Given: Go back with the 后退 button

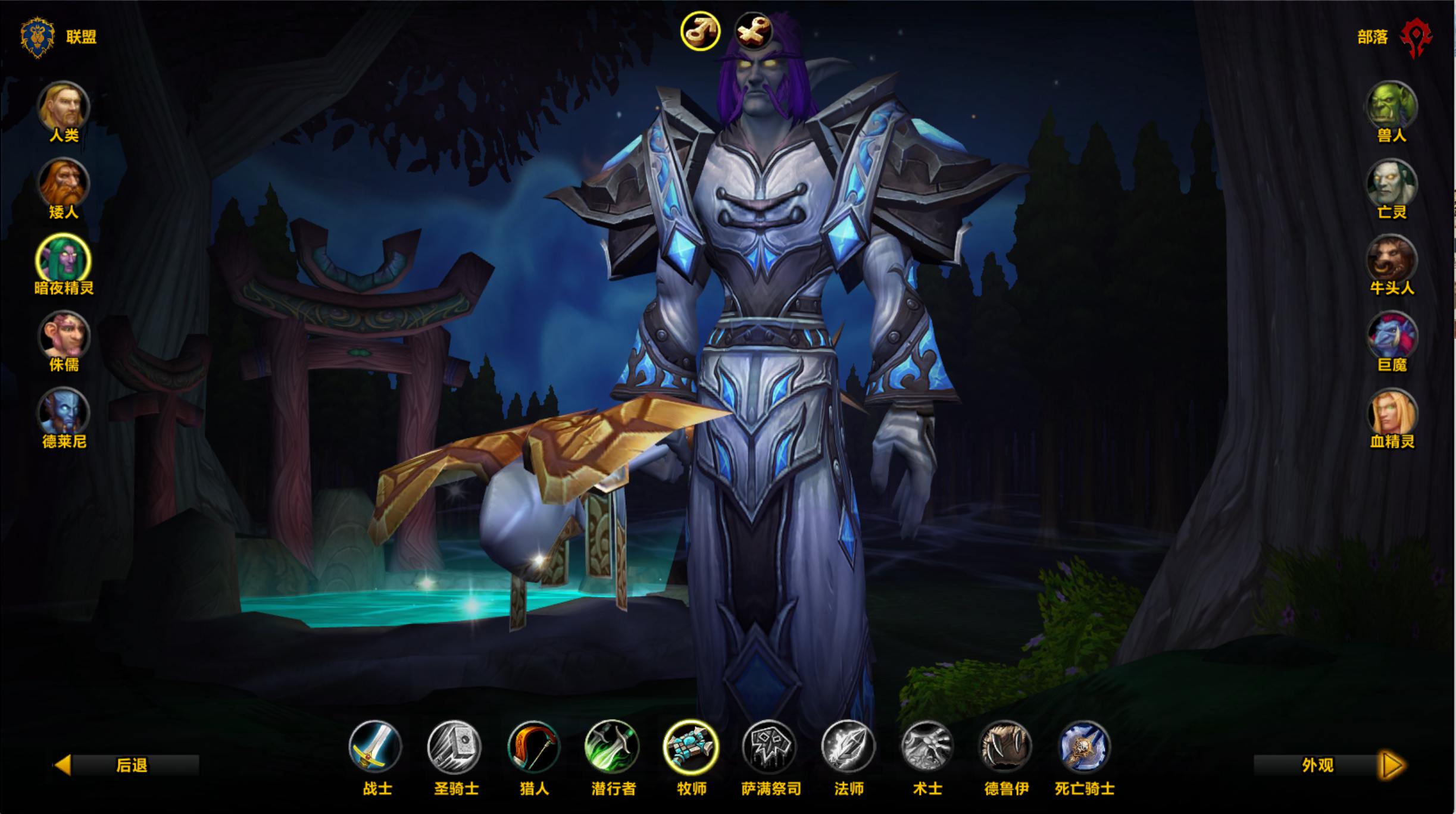Looking at the screenshot, I should pyautogui.click(x=127, y=765).
